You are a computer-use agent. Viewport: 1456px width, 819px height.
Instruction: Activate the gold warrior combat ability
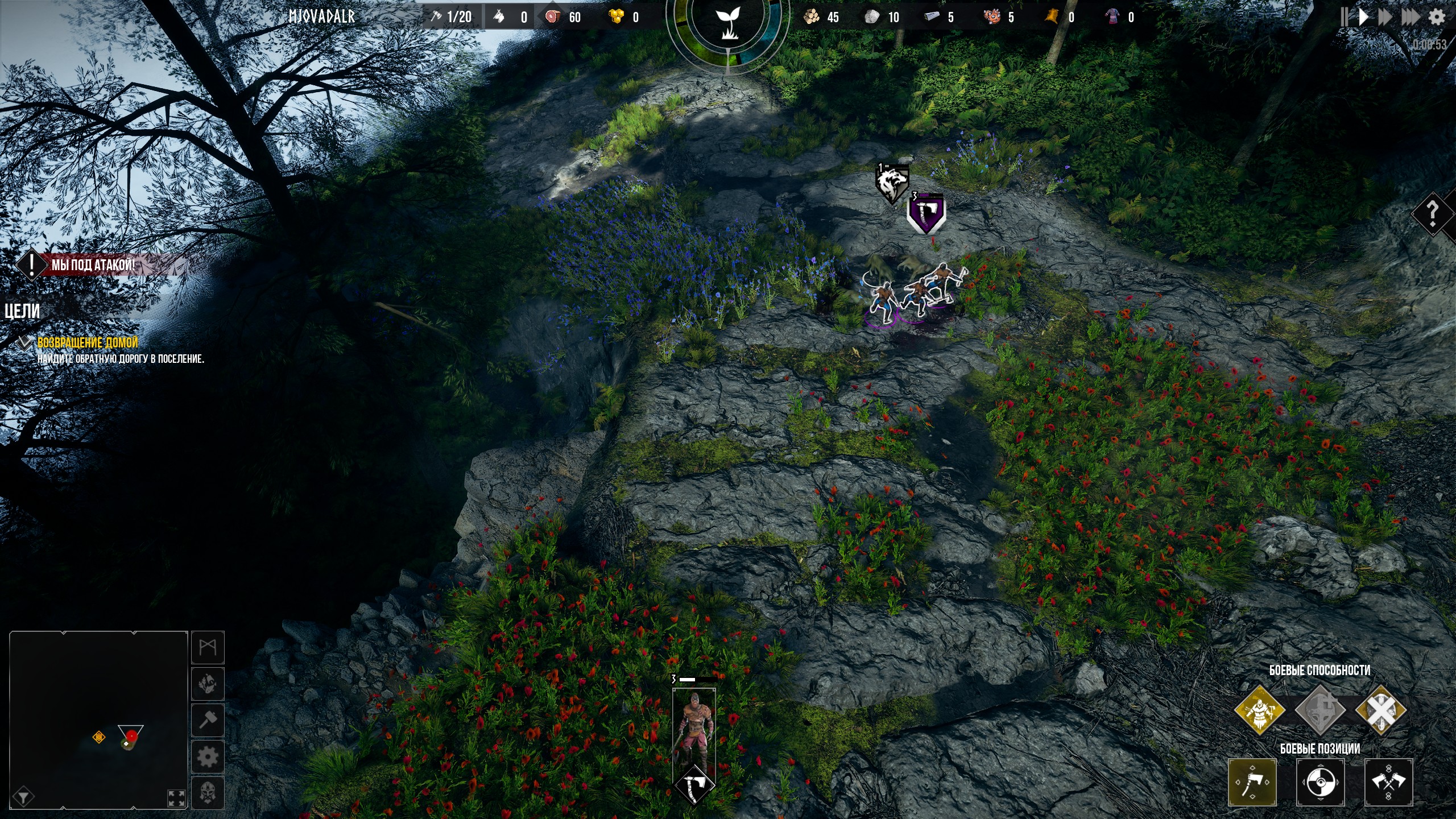pos(1260,710)
